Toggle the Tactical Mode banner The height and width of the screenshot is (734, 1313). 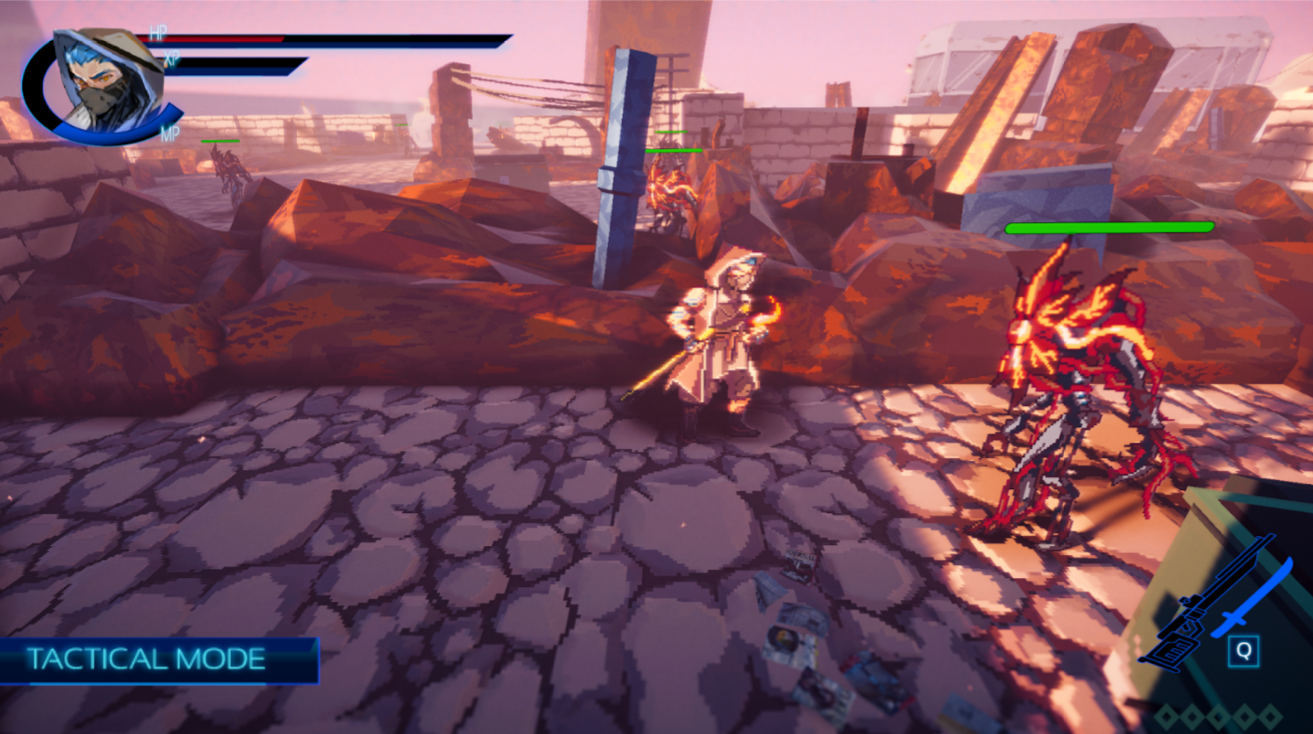[150, 659]
